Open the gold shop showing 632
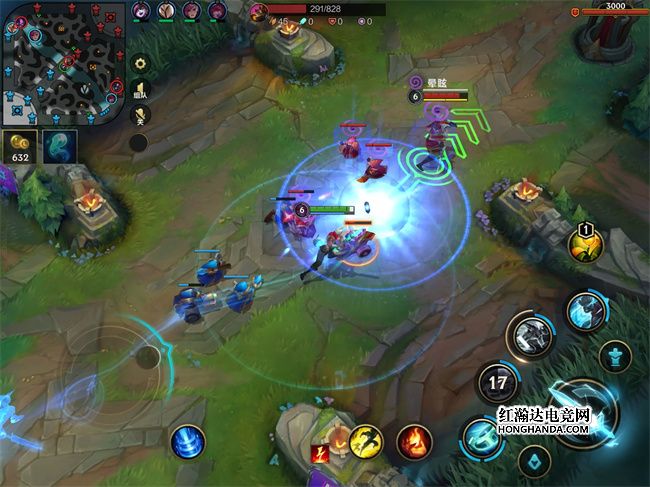The image size is (650, 487). (x=19, y=145)
